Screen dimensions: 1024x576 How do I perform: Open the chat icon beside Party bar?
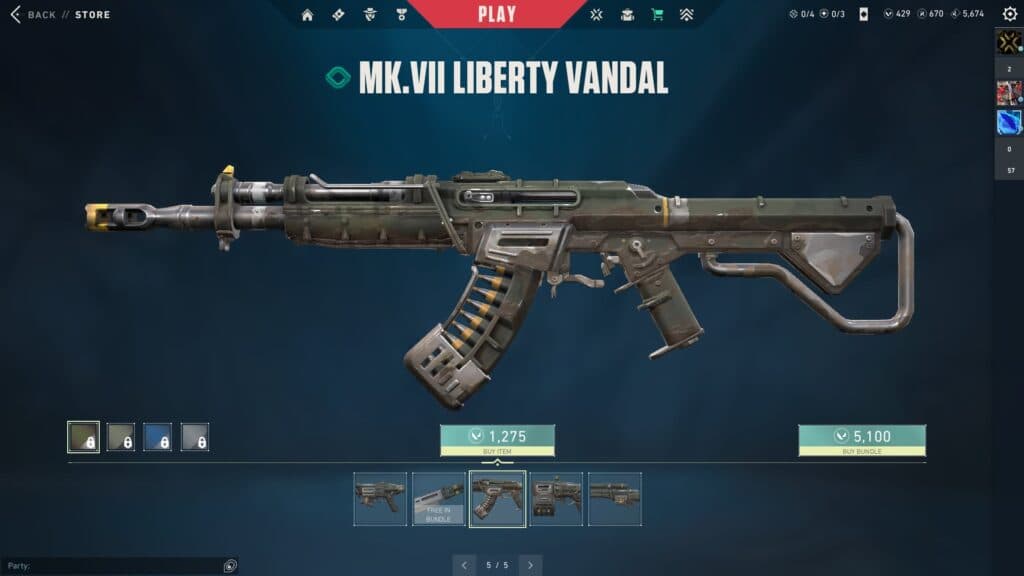[x=230, y=566]
